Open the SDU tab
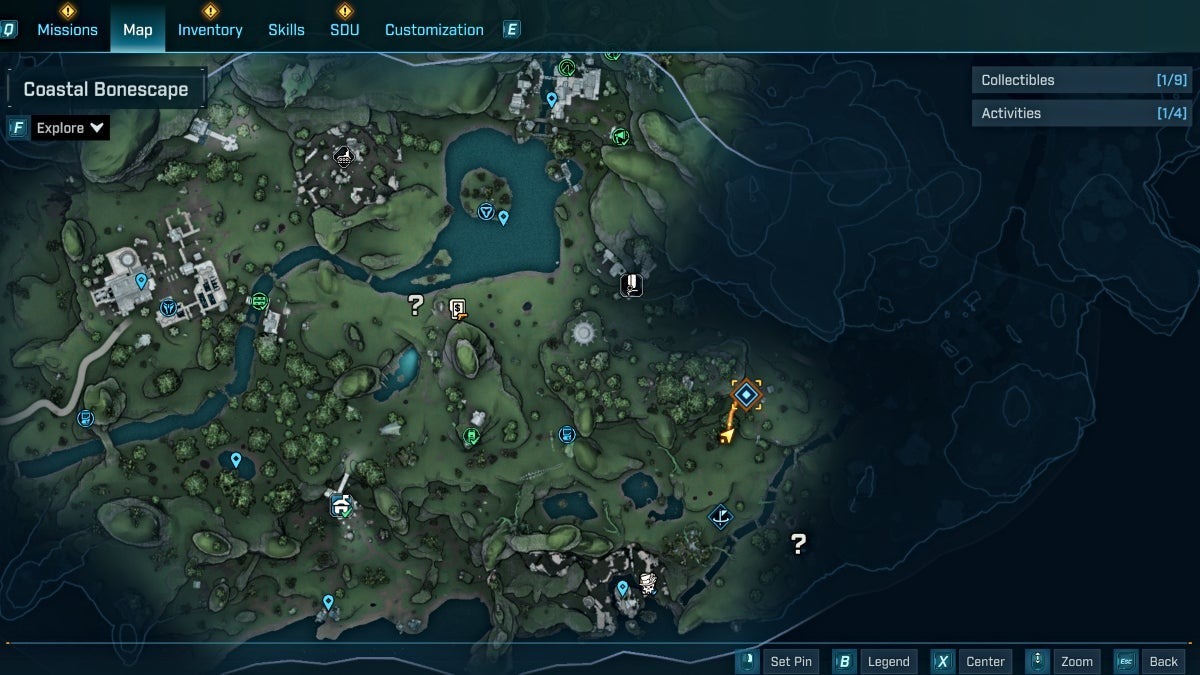This screenshot has width=1200, height=675. (x=345, y=30)
